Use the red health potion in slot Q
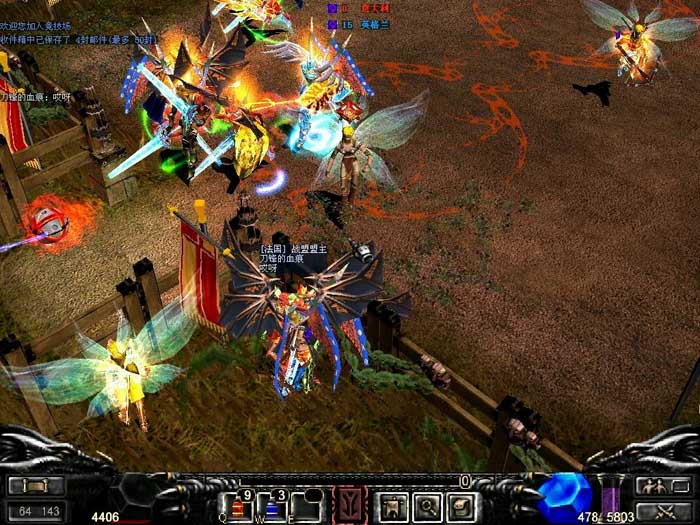Image resolution: width=700 pixels, height=525 pixels. (238, 506)
